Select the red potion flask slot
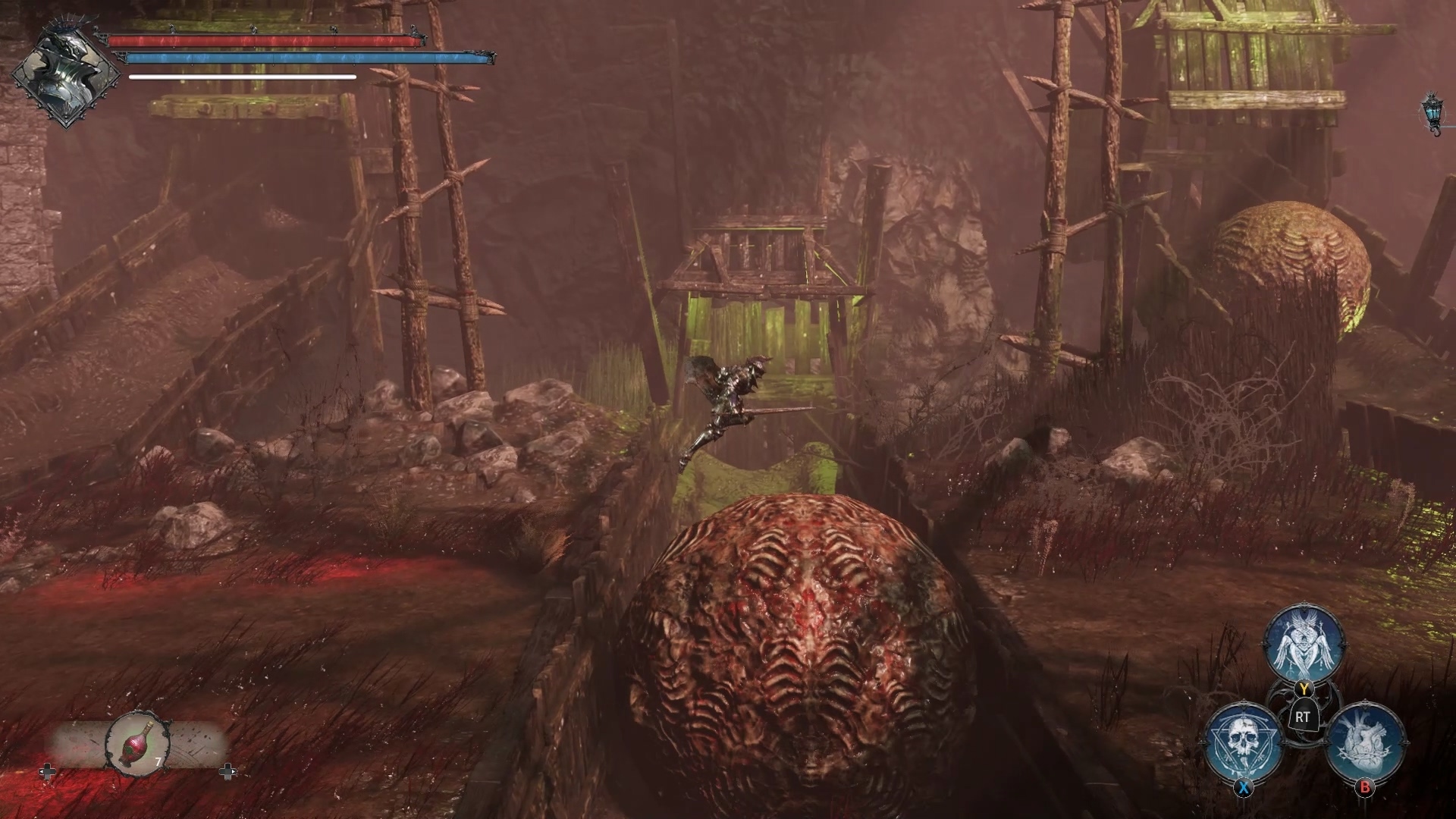The height and width of the screenshot is (819, 1456). pyautogui.click(x=136, y=740)
